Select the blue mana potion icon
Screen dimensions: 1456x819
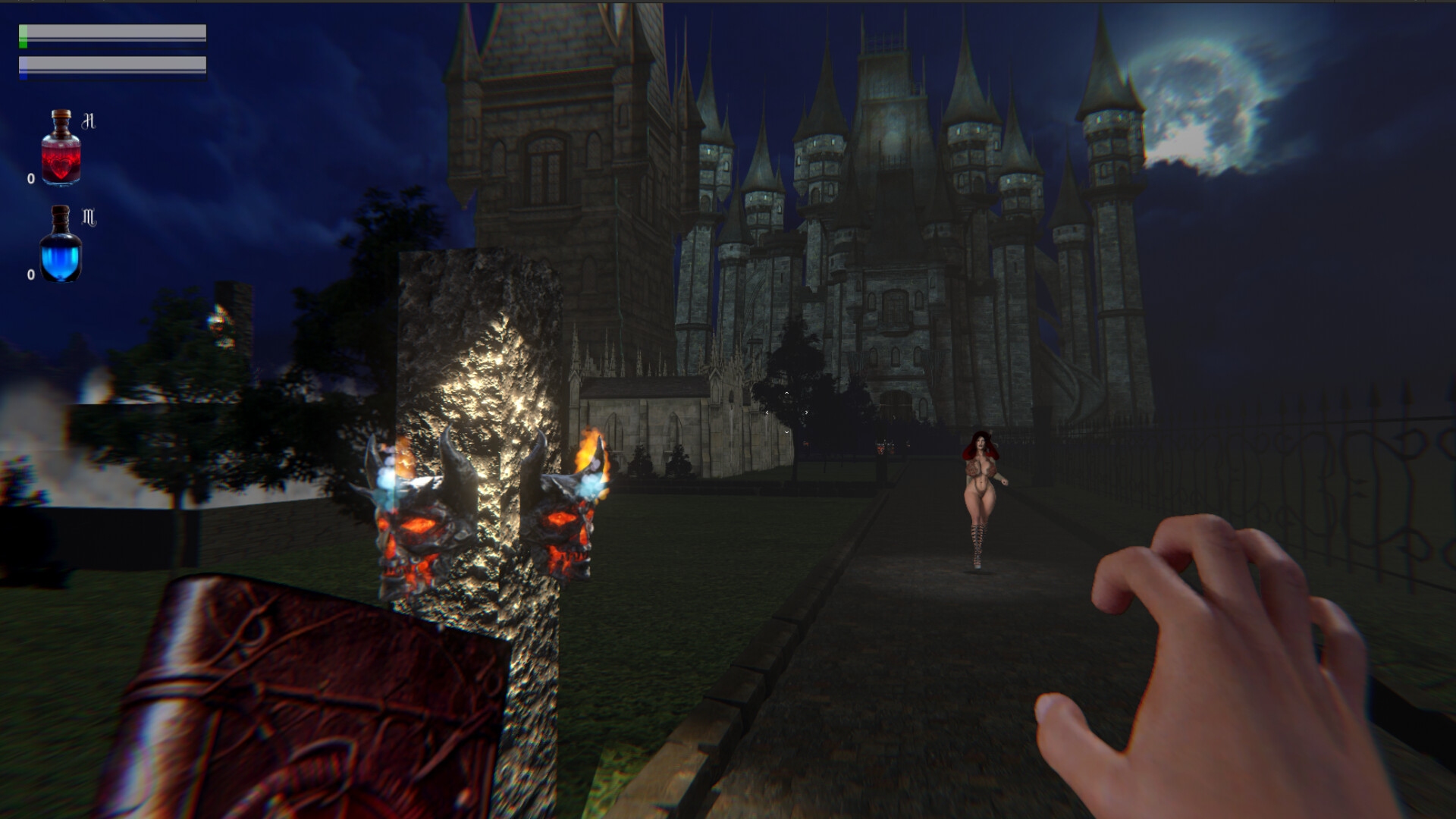61,254
